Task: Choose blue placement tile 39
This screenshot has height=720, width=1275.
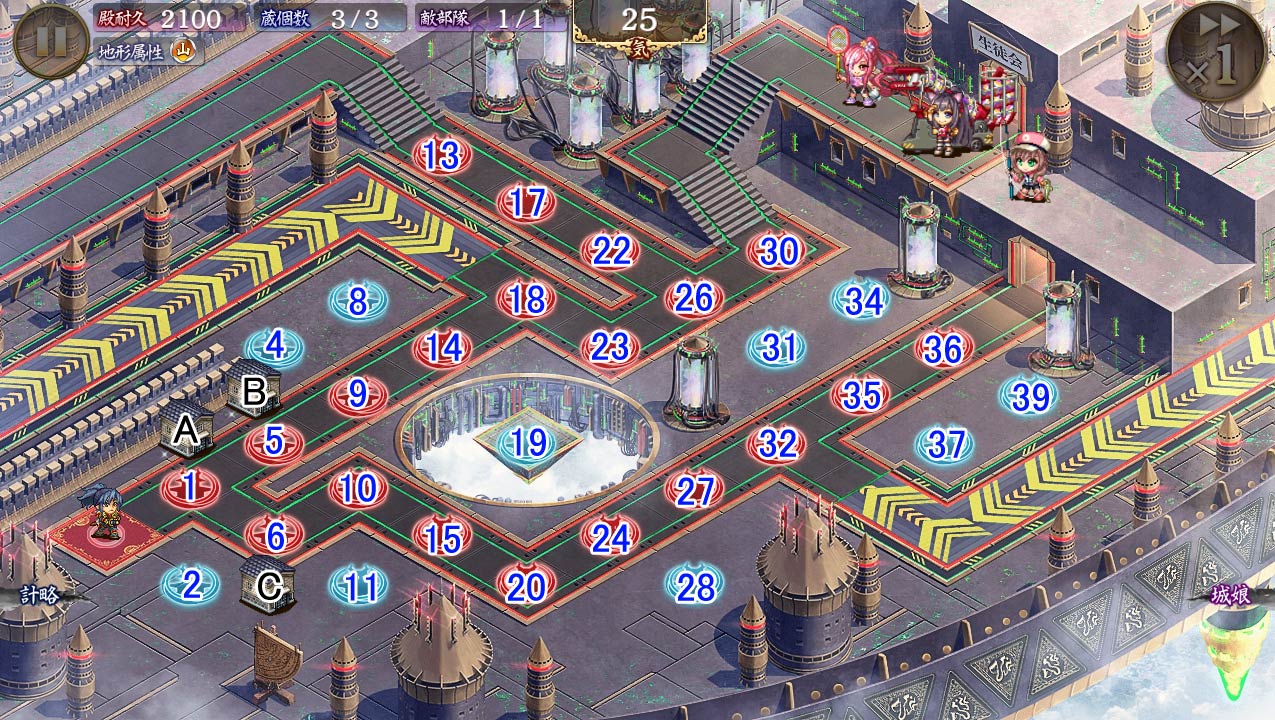Action: (x=1030, y=397)
